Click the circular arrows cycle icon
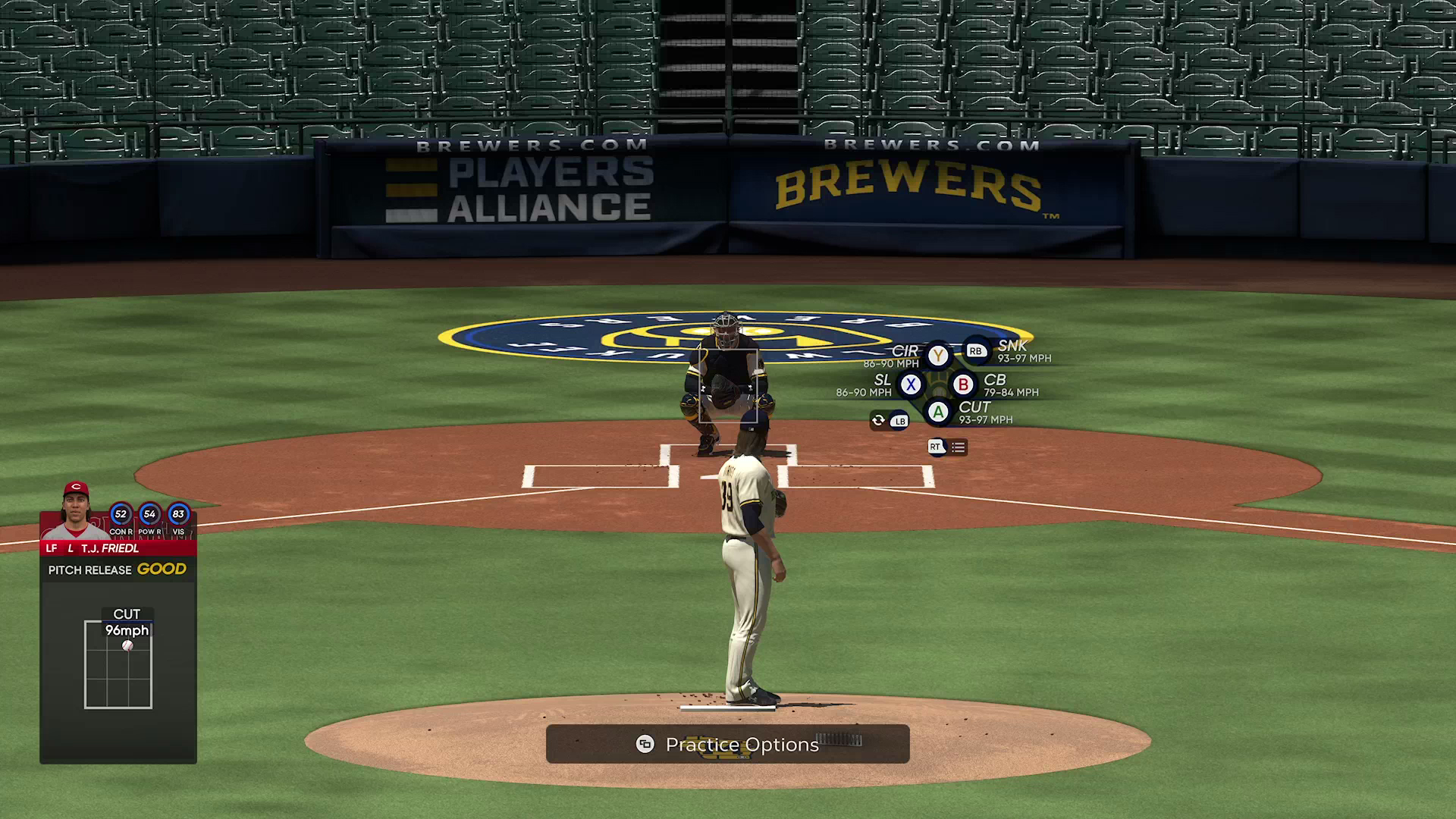The width and height of the screenshot is (1456, 819). pos(877,420)
